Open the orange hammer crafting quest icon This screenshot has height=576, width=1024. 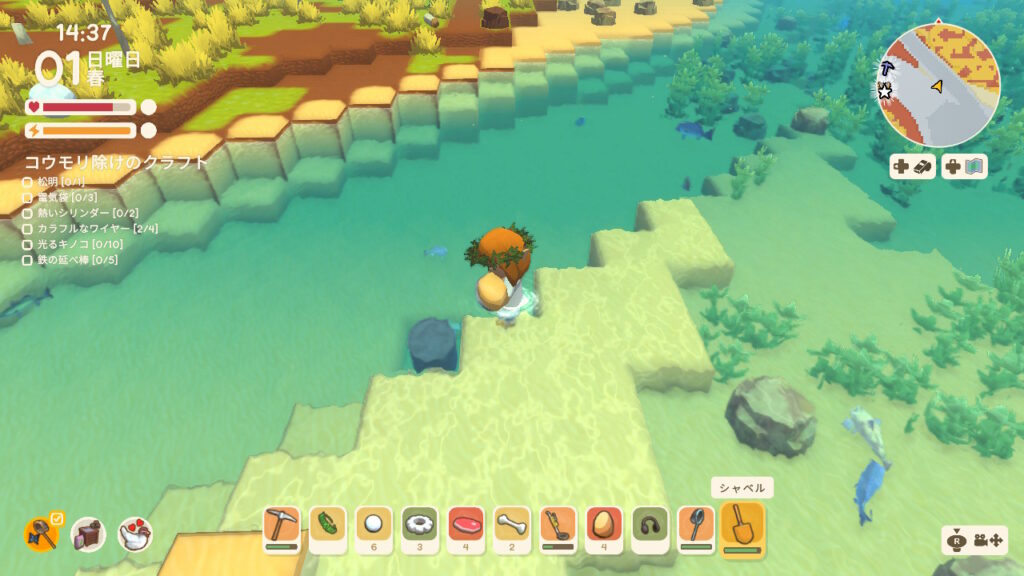point(41,534)
